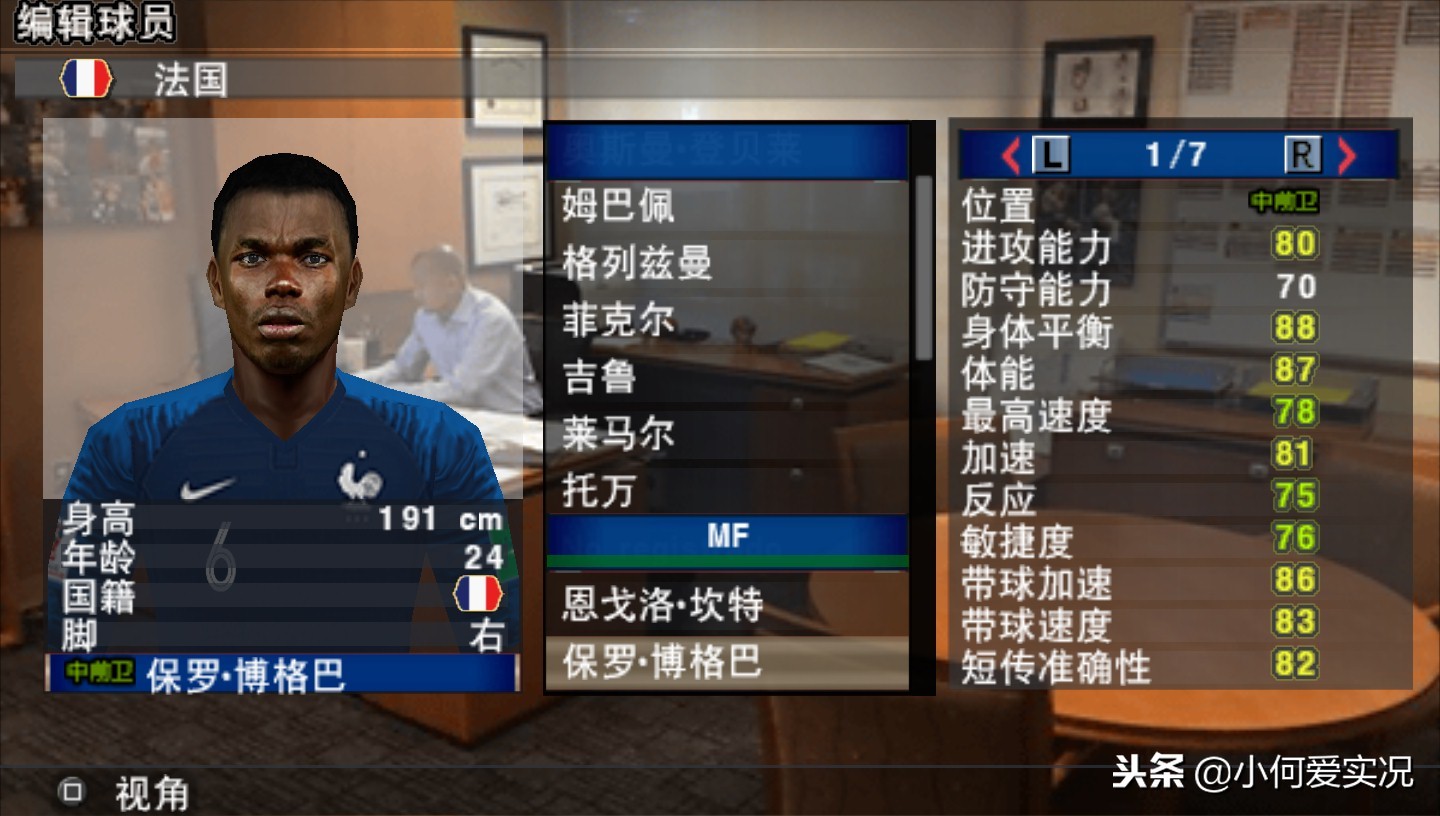This screenshot has width=1440, height=816.
Task: Click the green 中前卫 badge in the stats panel
Action: coord(1284,202)
